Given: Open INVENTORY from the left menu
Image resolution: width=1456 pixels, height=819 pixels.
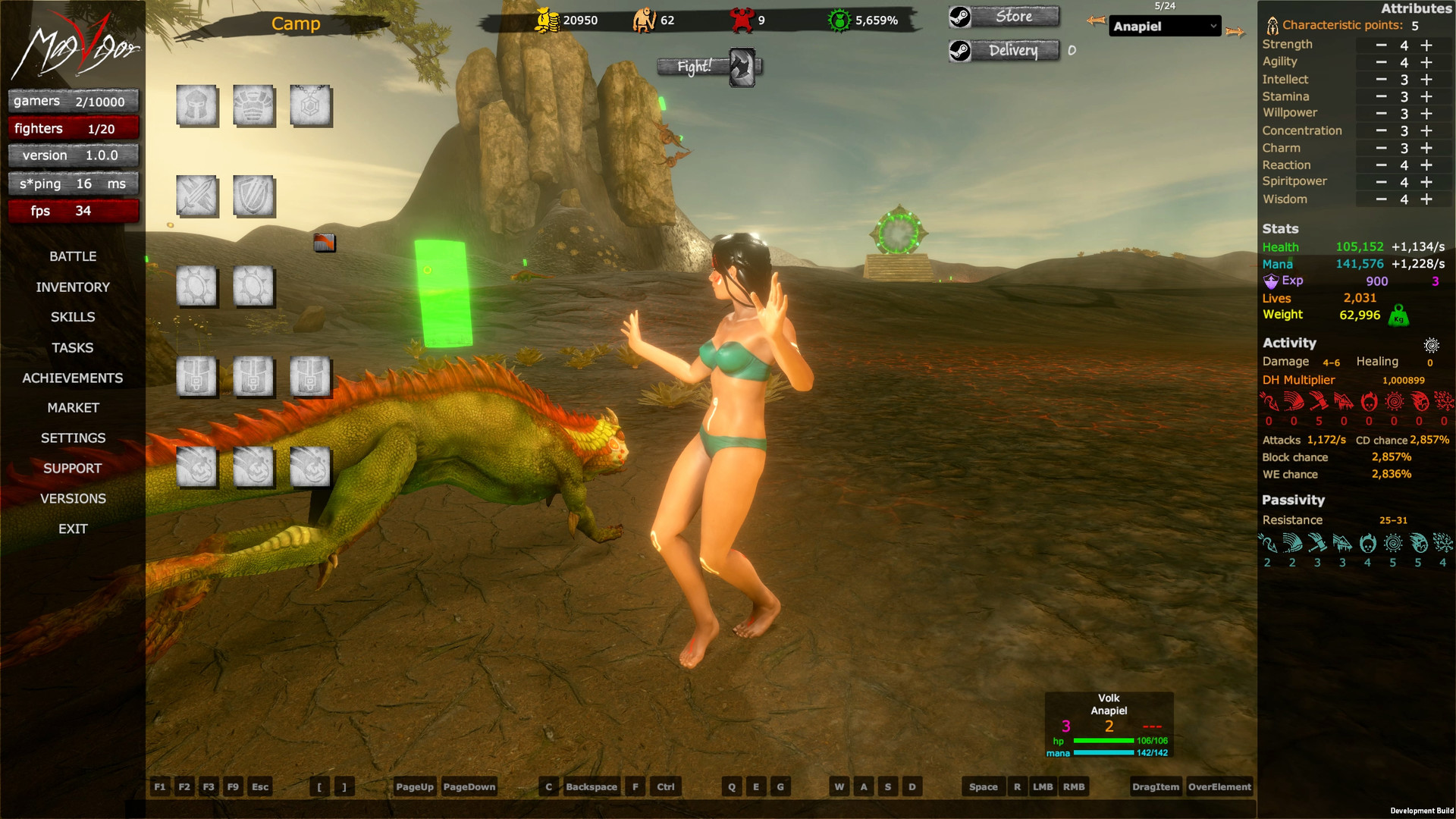Looking at the screenshot, I should 73,287.
